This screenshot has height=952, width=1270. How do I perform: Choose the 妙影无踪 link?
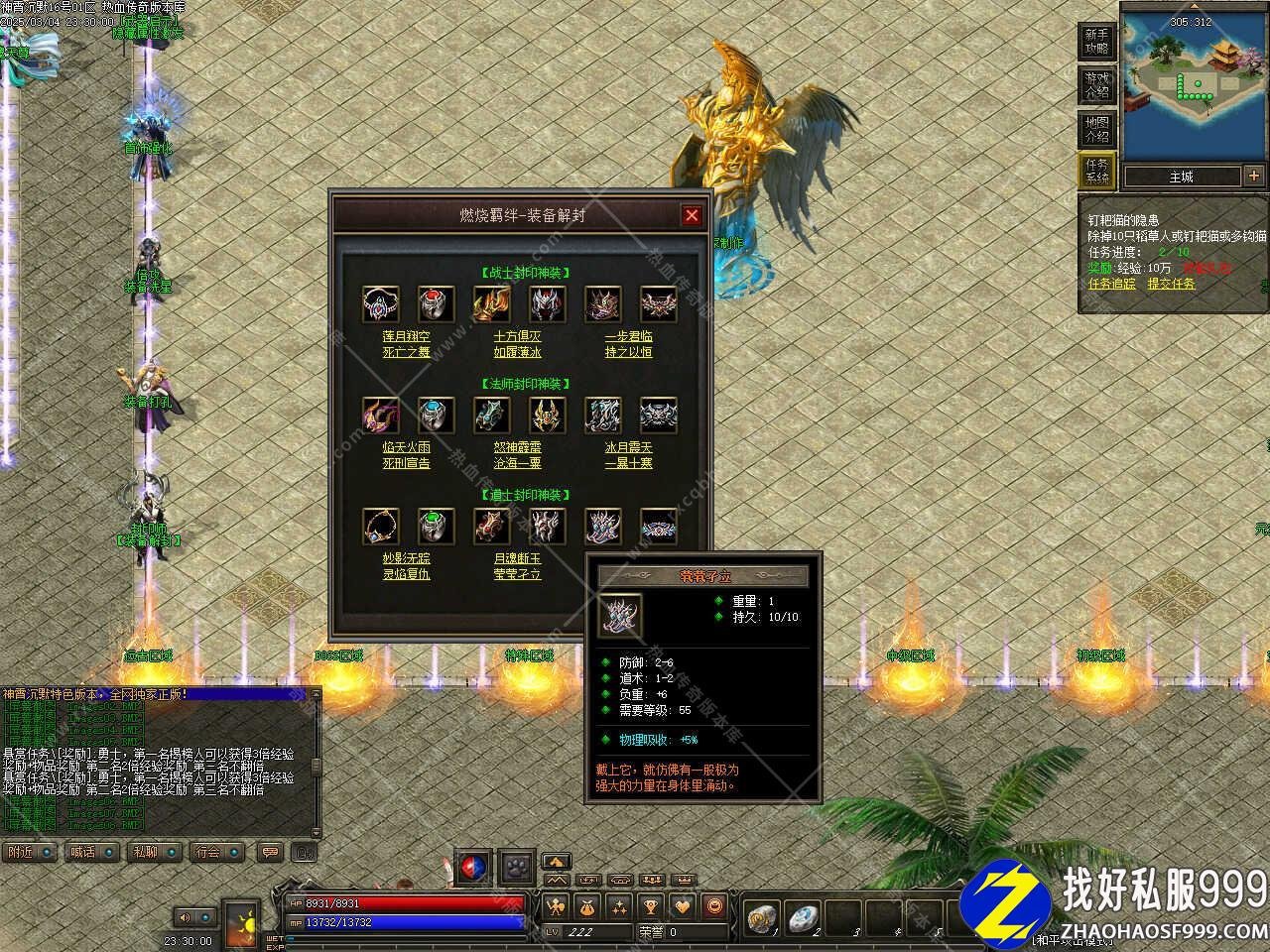click(x=406, y=558)
